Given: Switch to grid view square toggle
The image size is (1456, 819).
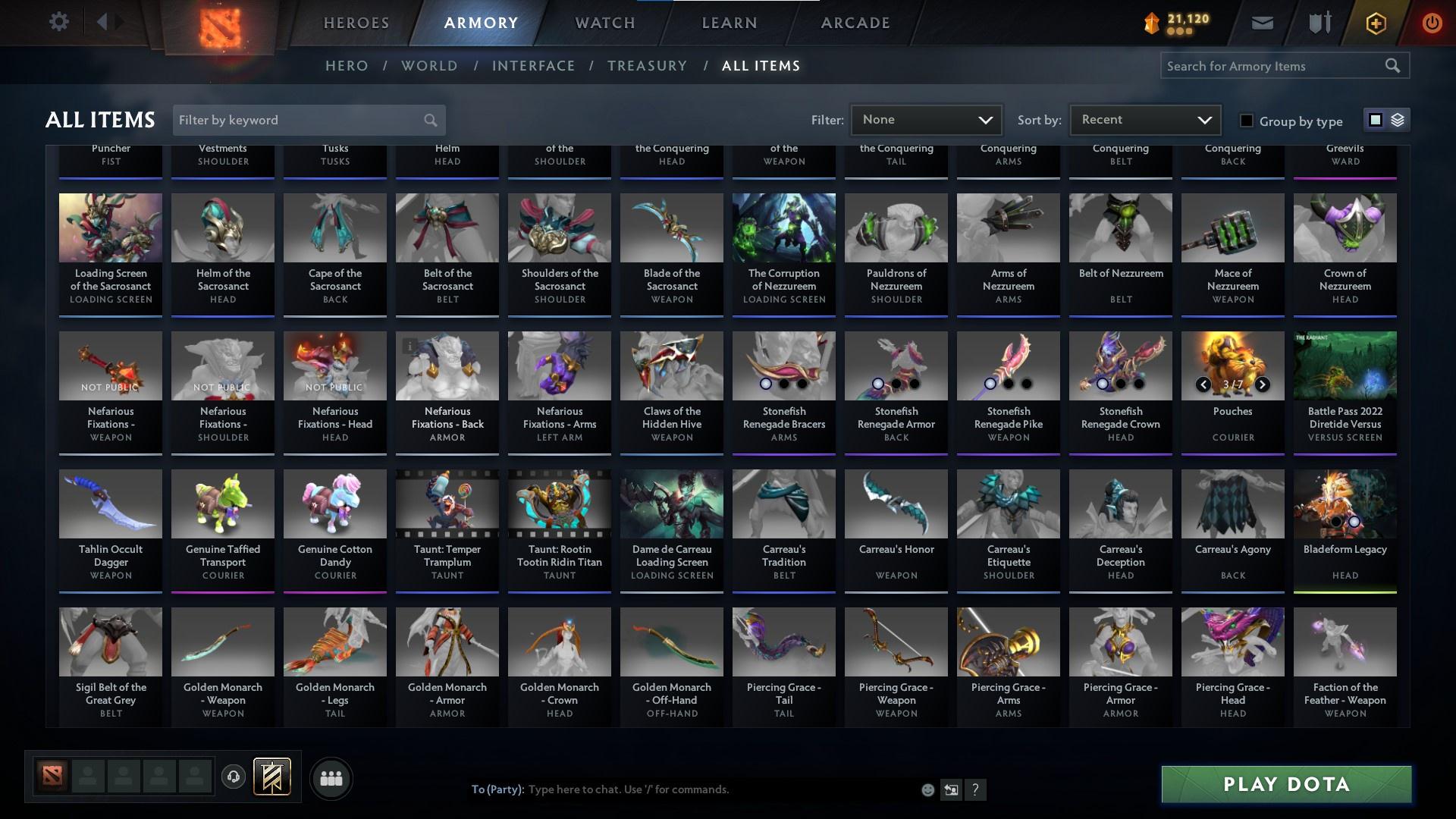Looking at the screenshot, I should (1375, 120).
